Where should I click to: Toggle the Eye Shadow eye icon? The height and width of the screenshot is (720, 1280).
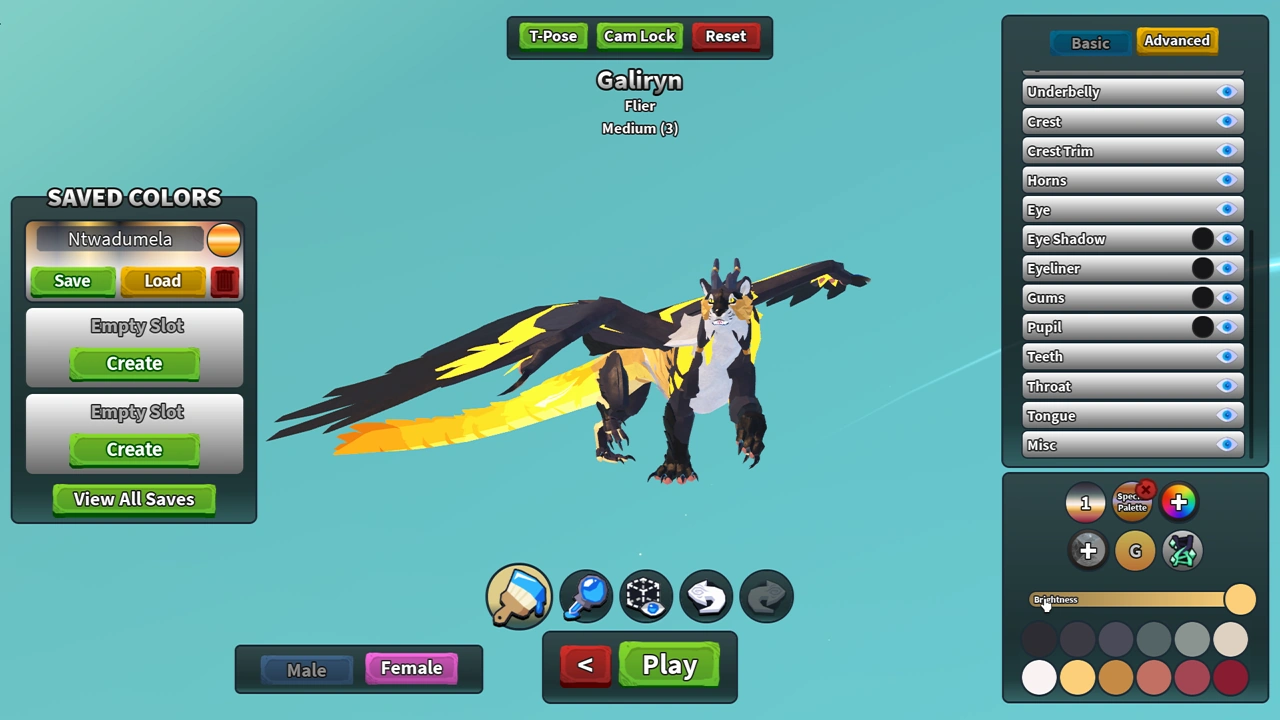(1227, 239)
